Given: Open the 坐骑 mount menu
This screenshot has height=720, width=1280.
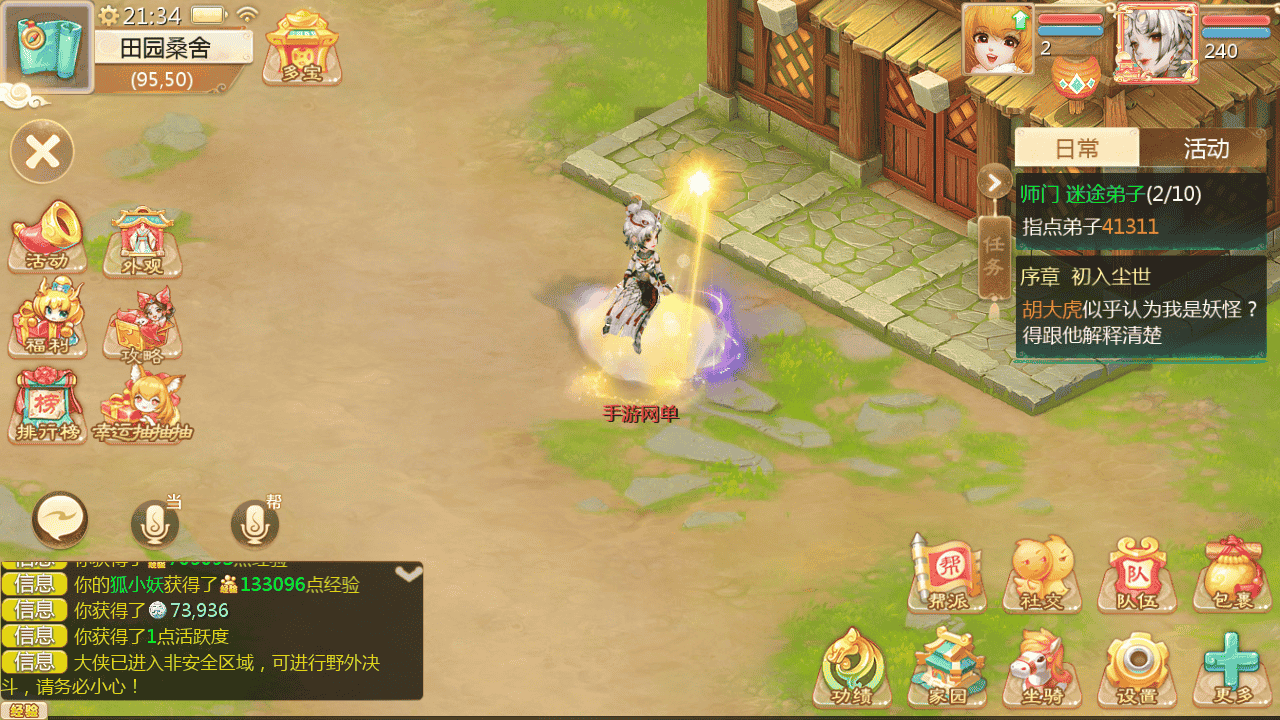Looking at the screenshot, I should pos(1042,667).
